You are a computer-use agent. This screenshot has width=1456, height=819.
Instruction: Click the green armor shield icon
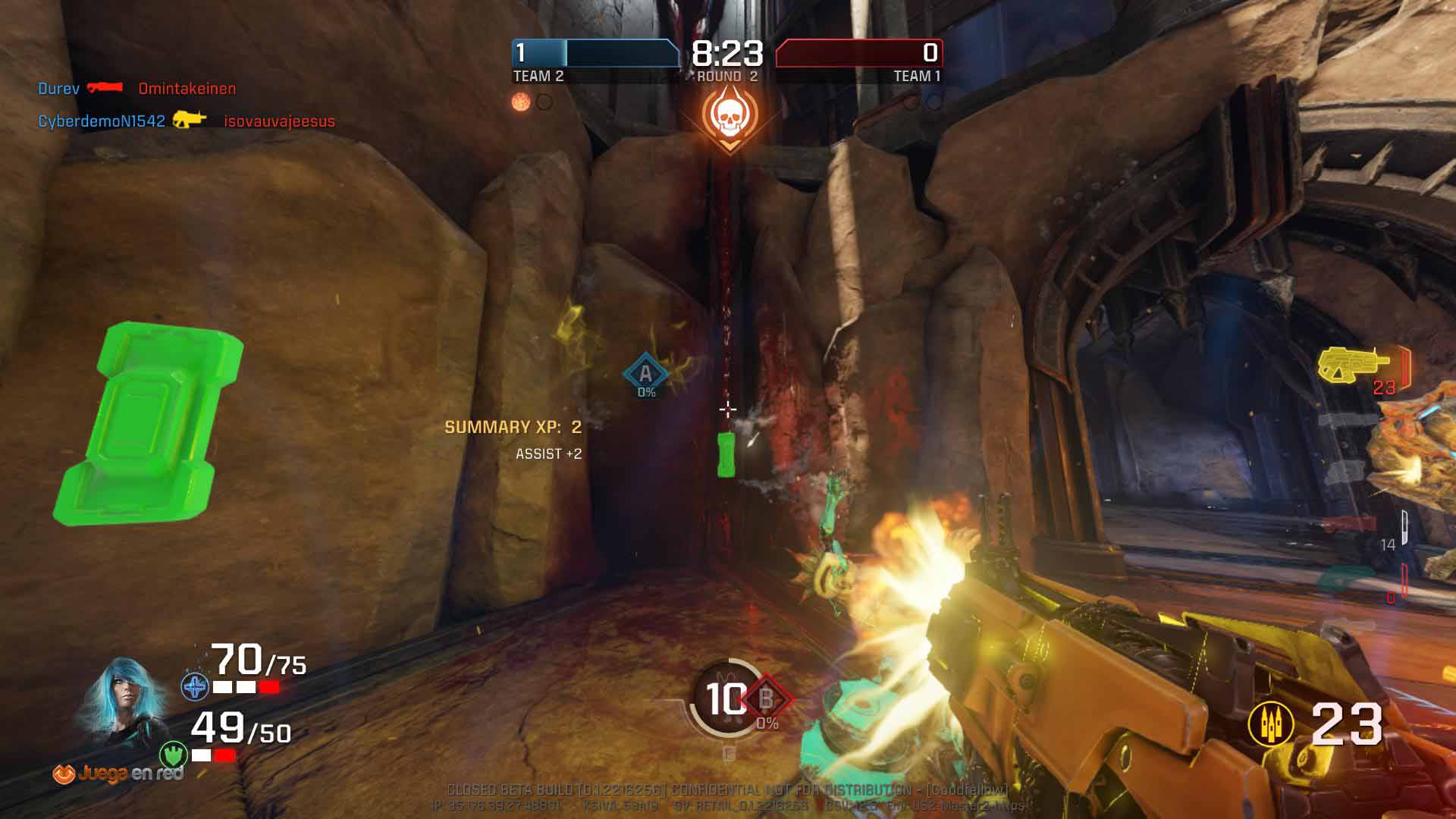click(x=174, y=755)
